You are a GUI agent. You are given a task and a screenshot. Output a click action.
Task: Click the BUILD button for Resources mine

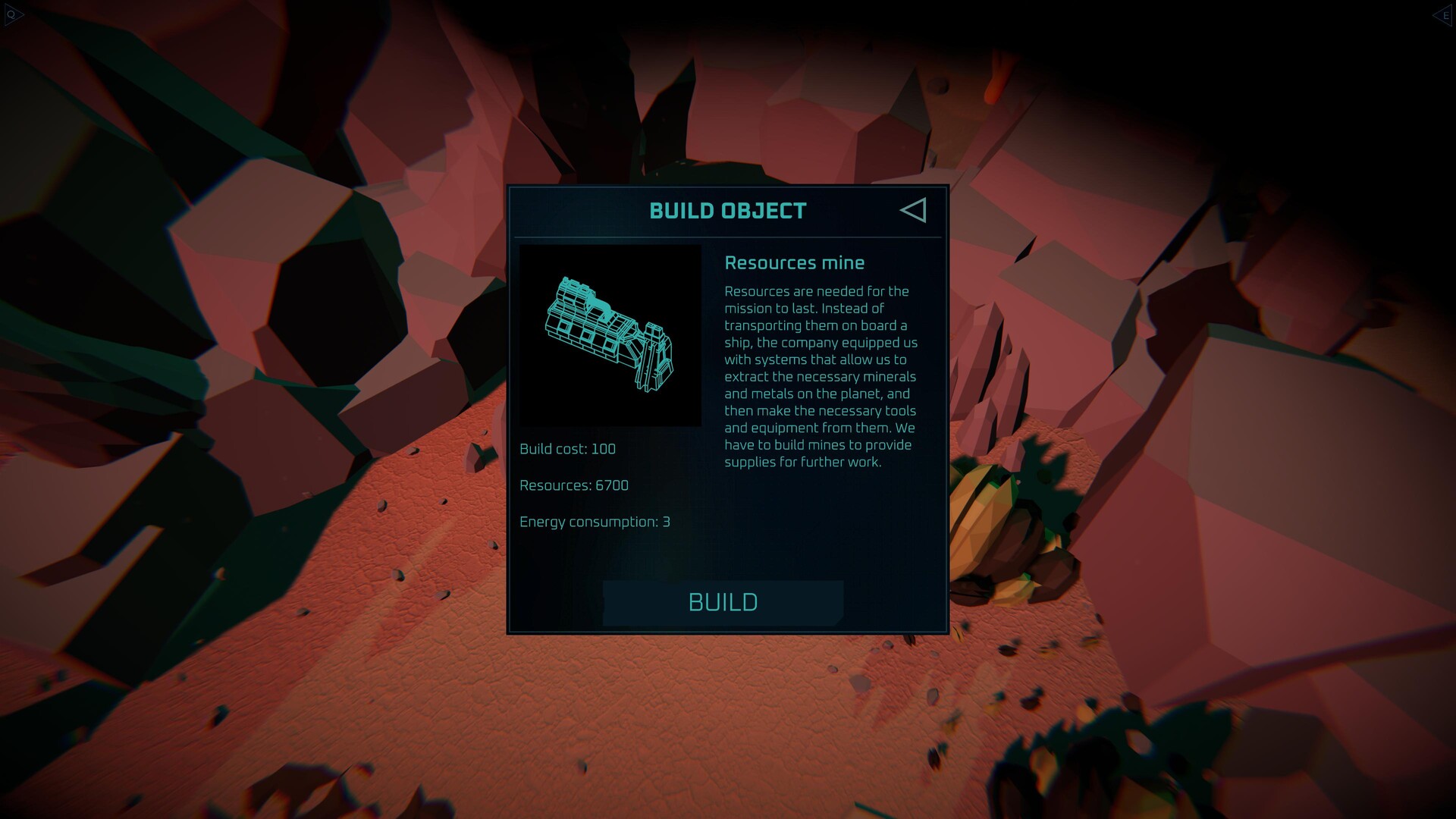coord(723,603)
